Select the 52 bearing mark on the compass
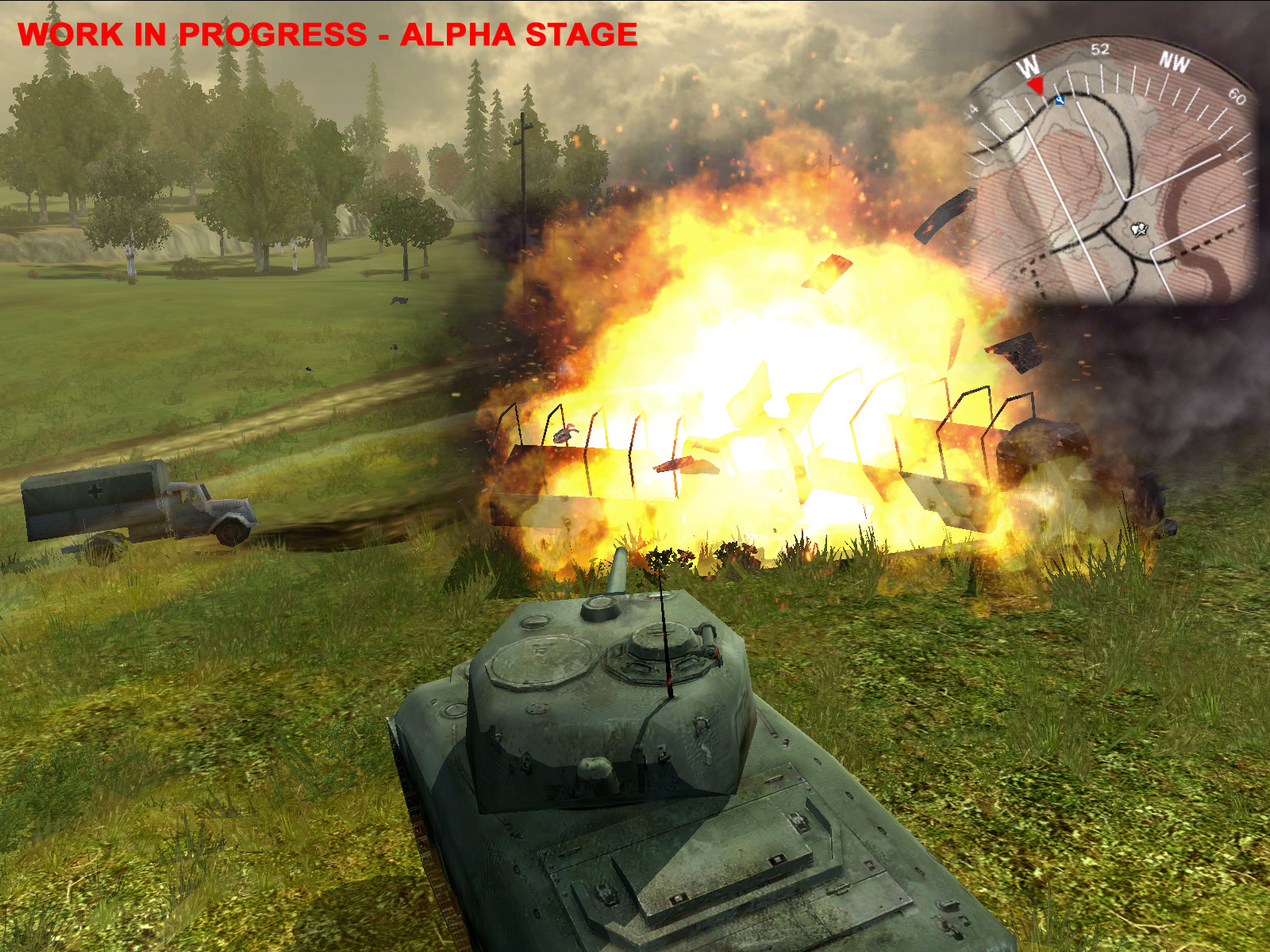Viewport: 1270px width, 952px height. pos(1099,50)
